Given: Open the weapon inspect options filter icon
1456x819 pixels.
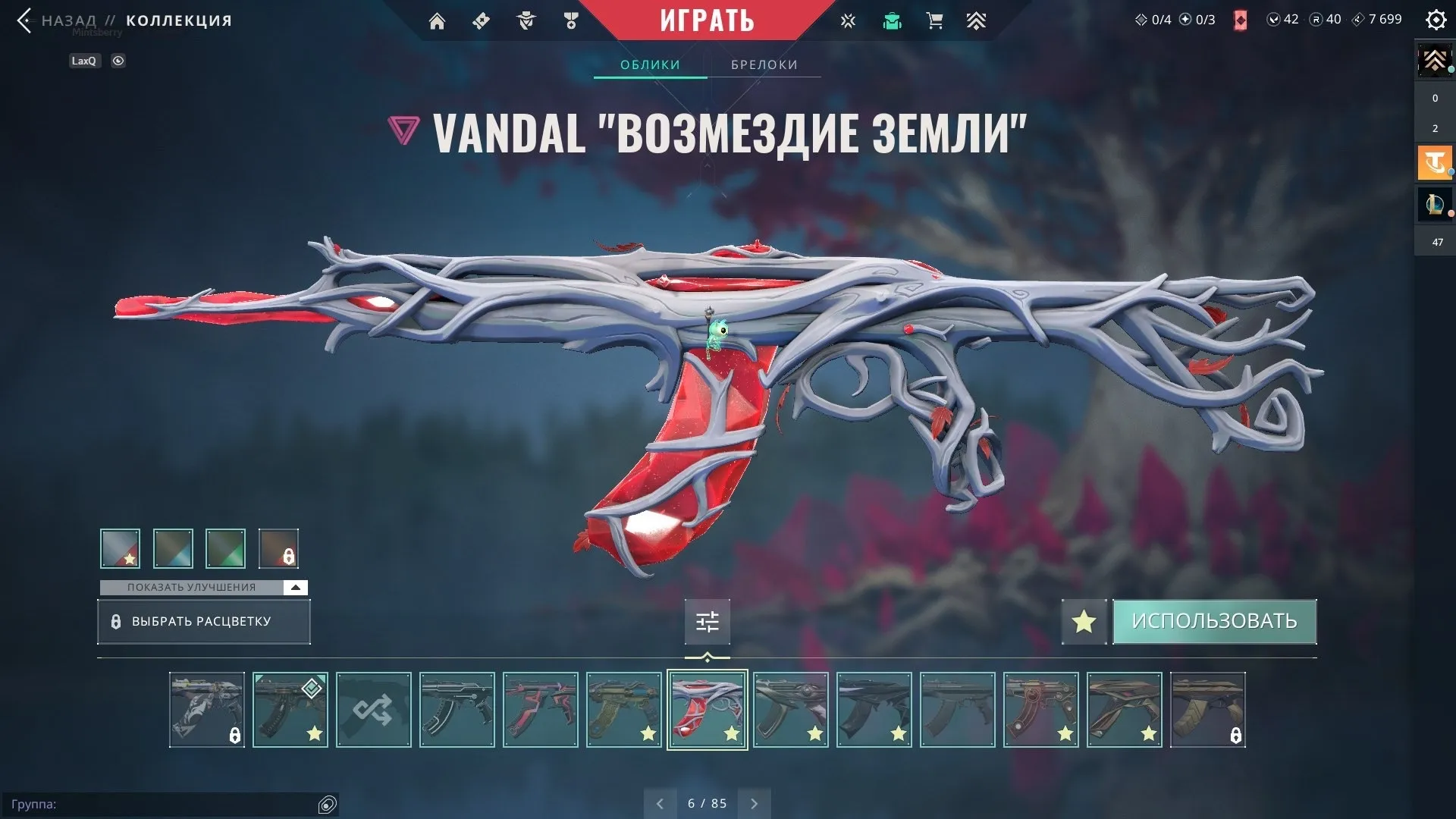Looking at the screenshot, I should (x=707, y=621).
